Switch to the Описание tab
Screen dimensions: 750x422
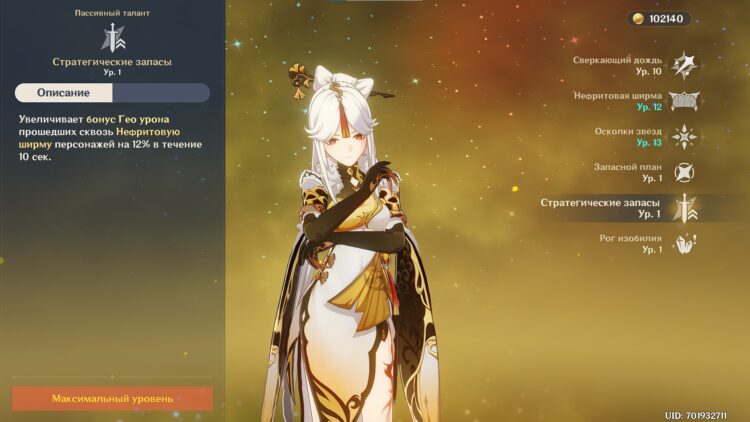click(x=64, y=93)
